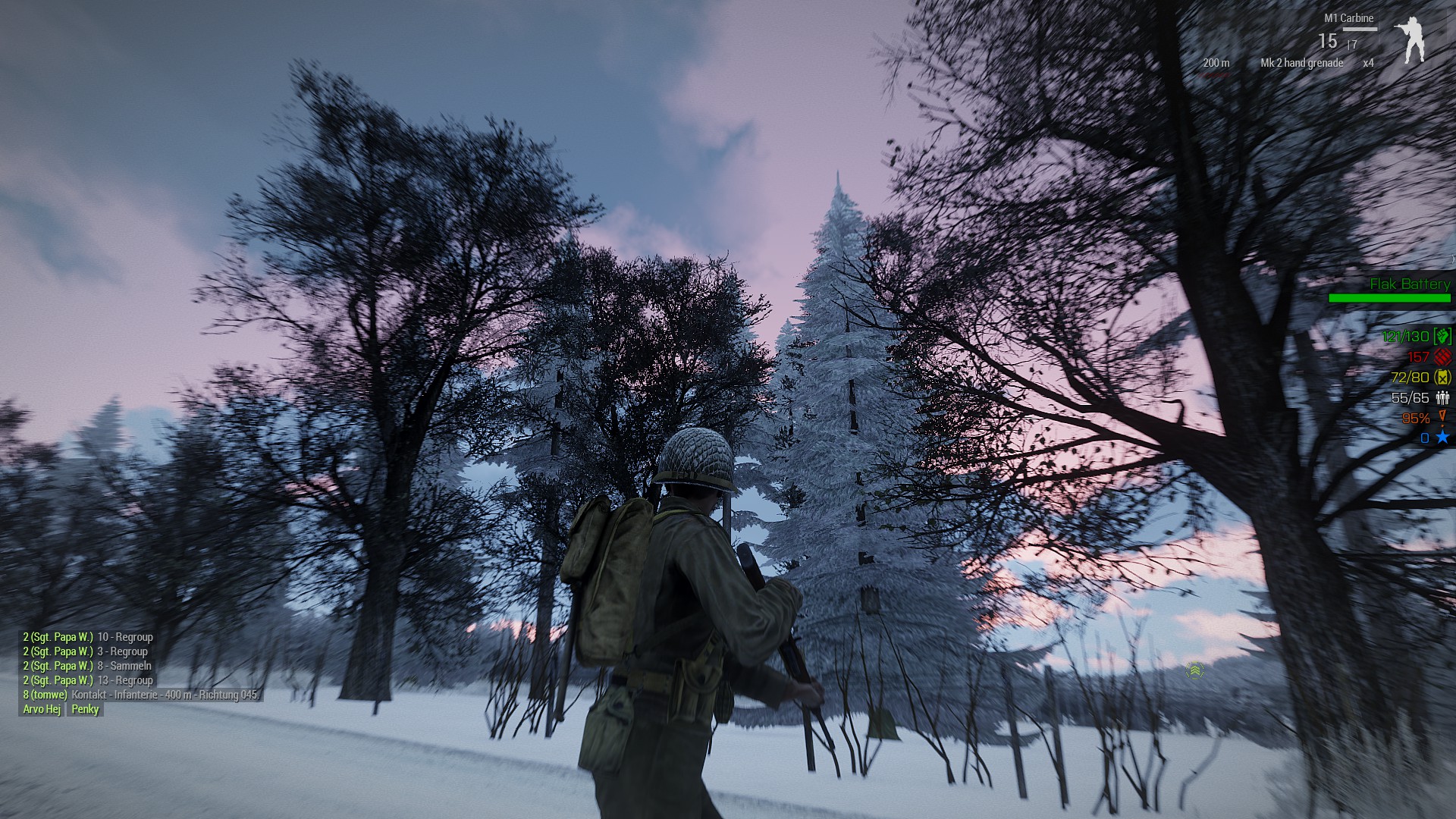The height and width of the screenshot is (819, 1456).
Task: Click the soldier stance indicator icon
Action: (1410, 39)
